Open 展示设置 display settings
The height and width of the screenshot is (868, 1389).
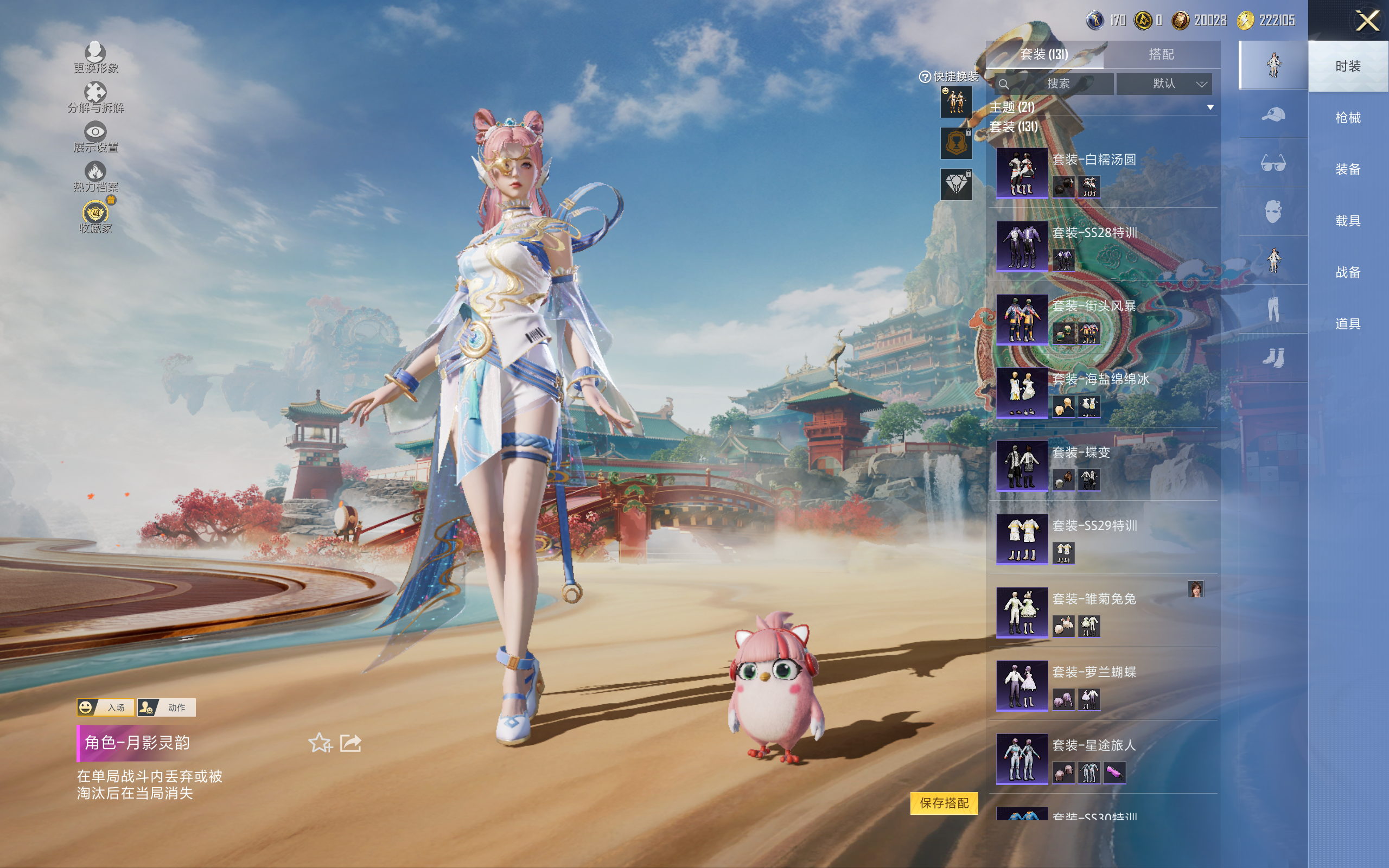click(x=95, y=137)
